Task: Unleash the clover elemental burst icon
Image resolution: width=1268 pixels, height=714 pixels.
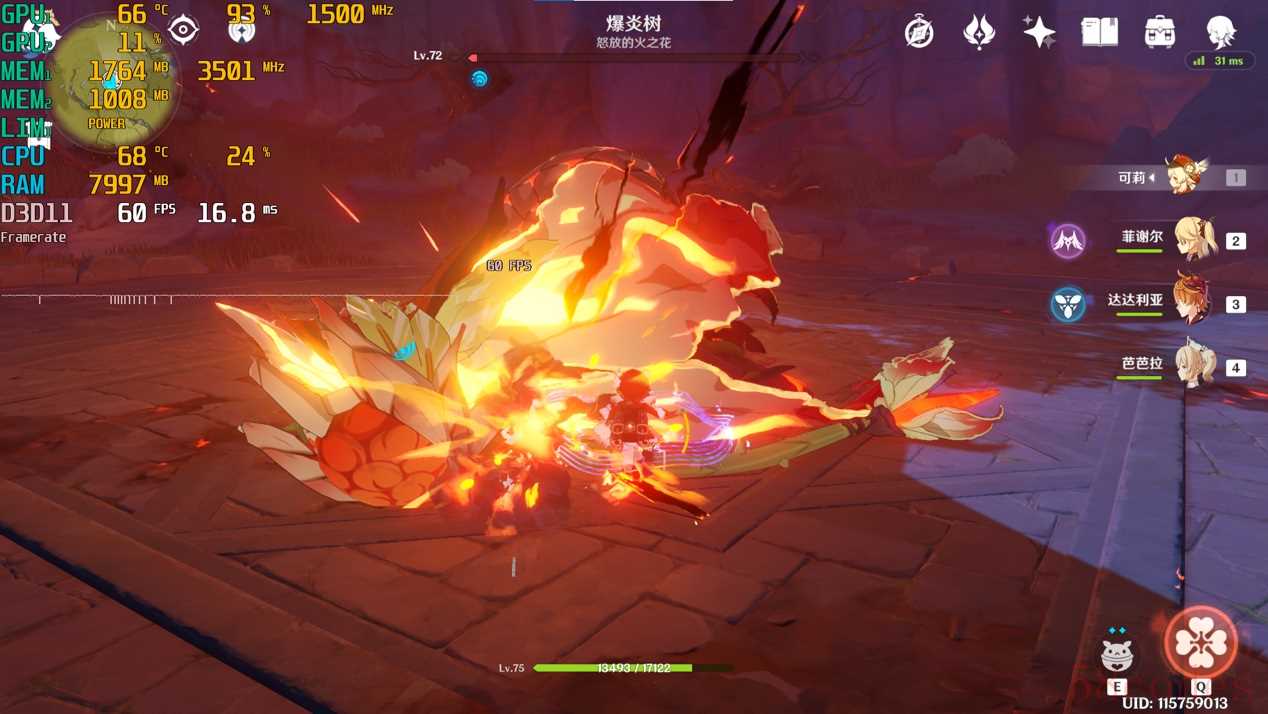Action: click(1201, 643)
